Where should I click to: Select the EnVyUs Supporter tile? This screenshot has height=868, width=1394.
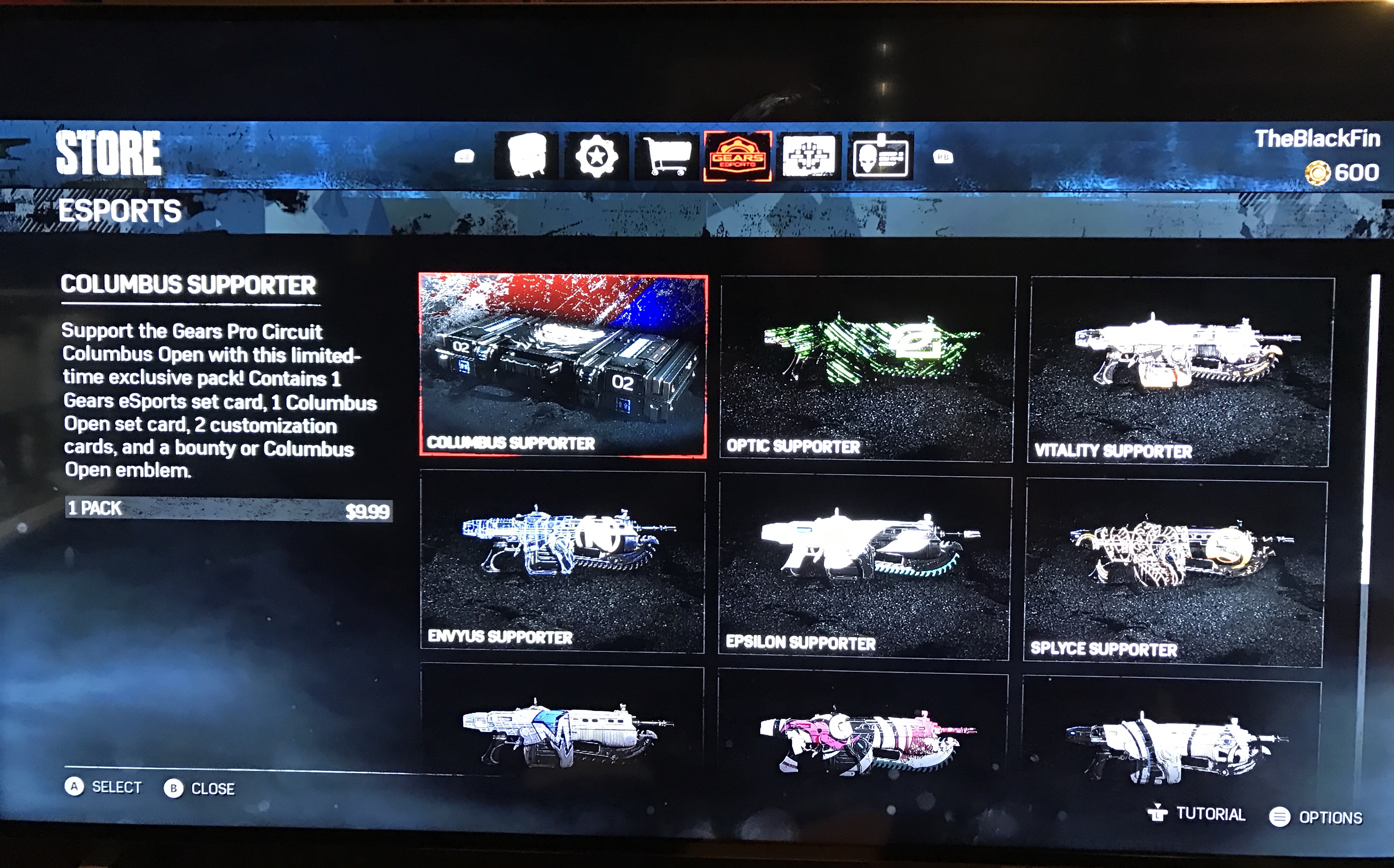pyautogui.click(x=562, y=561)
